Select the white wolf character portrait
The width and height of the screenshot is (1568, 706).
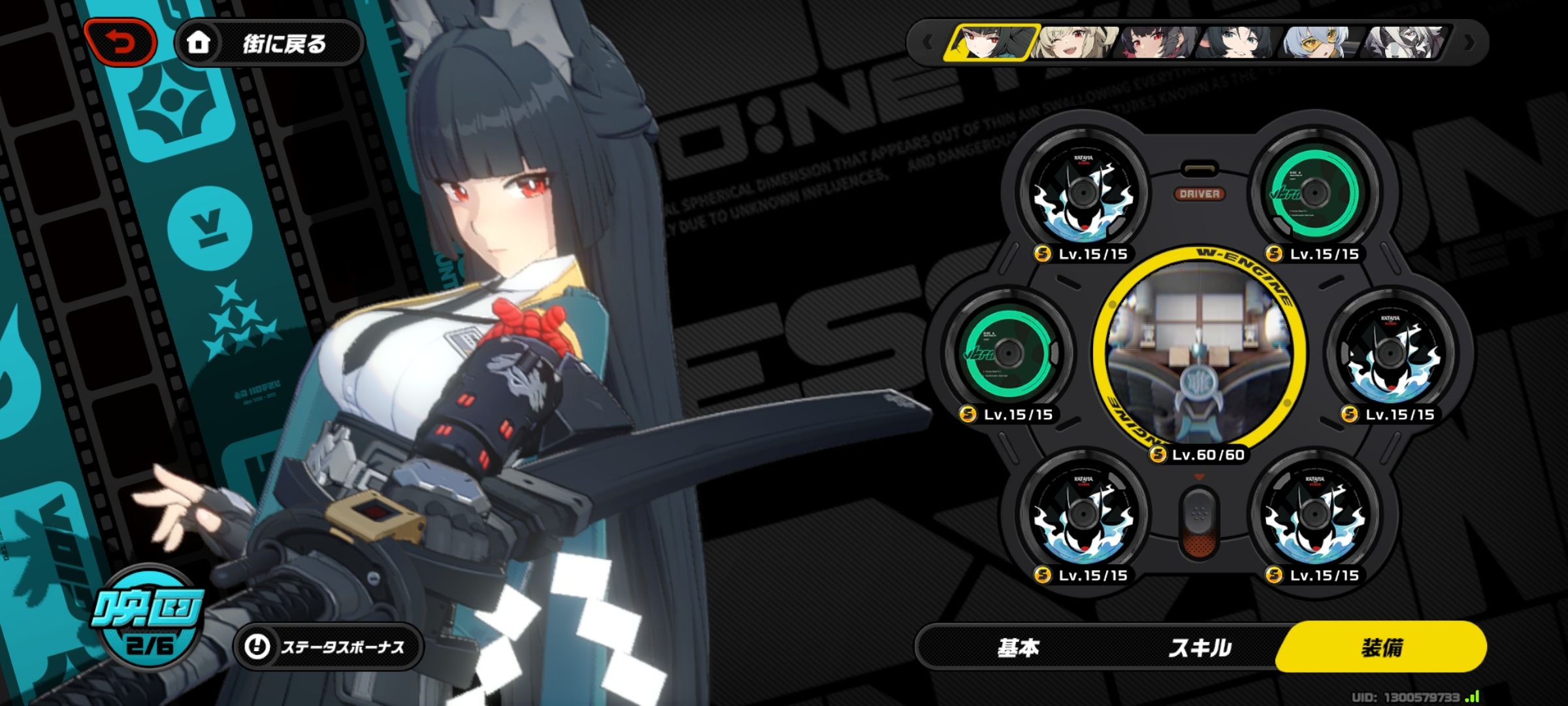pos(1403,43)
